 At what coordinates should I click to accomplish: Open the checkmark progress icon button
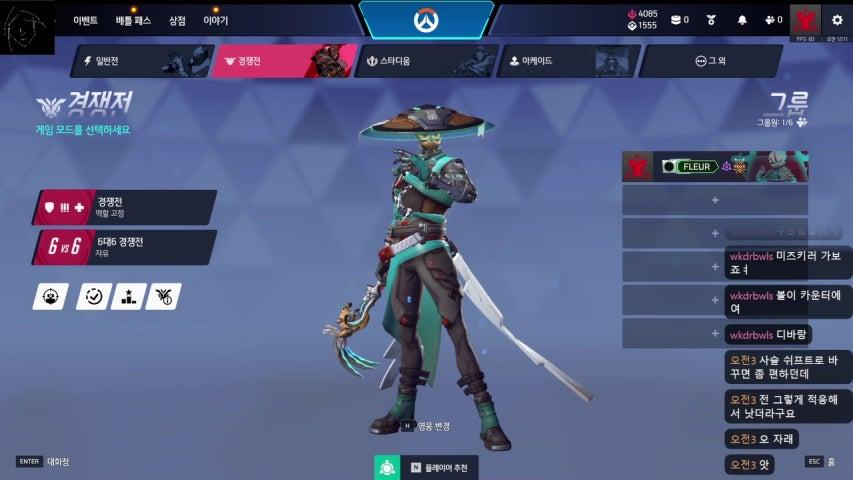tap(93, 296)
